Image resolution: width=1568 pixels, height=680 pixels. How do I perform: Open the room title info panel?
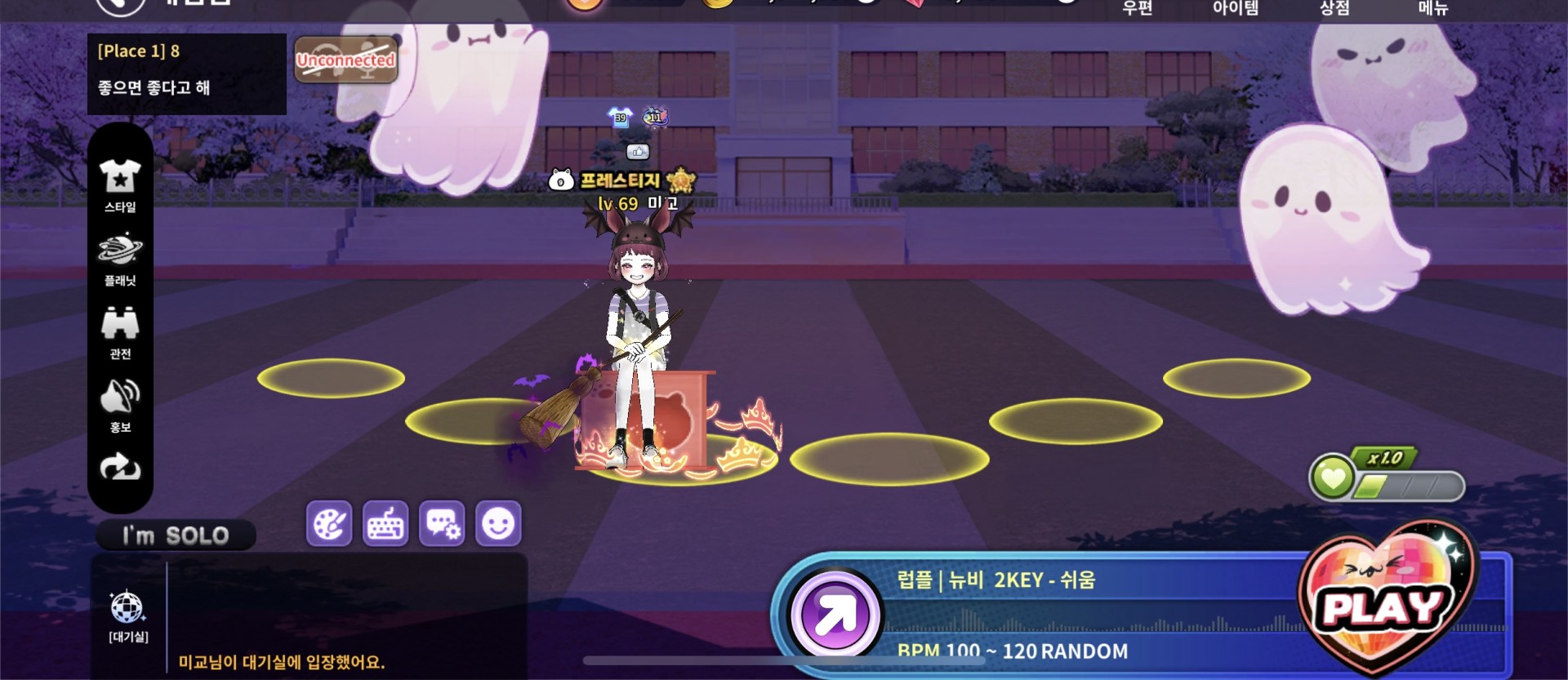point(187,73)
